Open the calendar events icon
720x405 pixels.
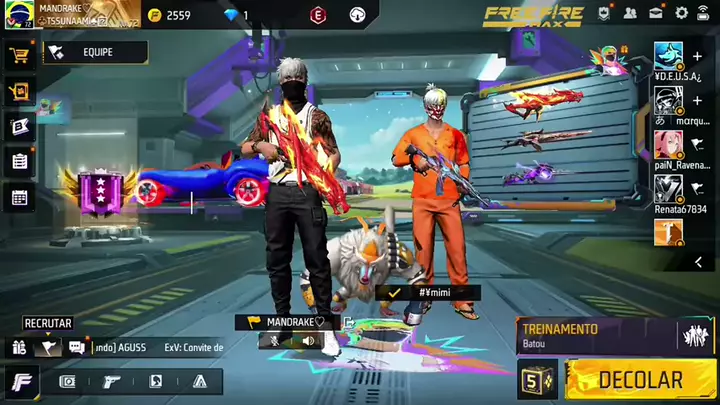click(19, 197)
